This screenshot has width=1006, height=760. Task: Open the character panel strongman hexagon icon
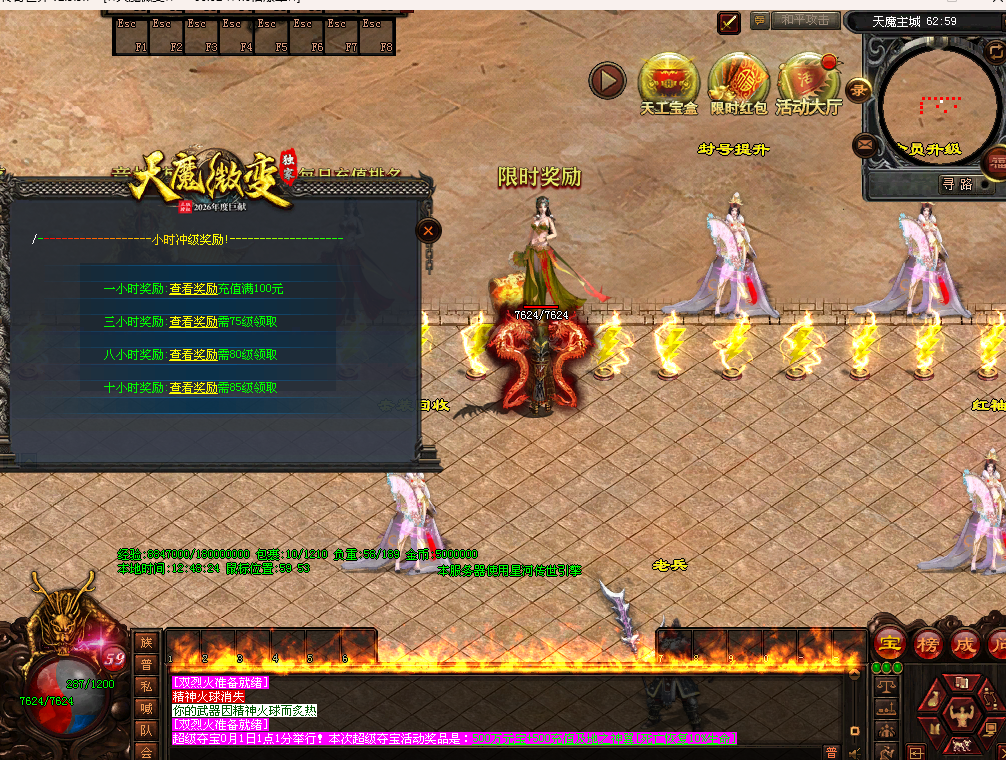pos(959,716)
